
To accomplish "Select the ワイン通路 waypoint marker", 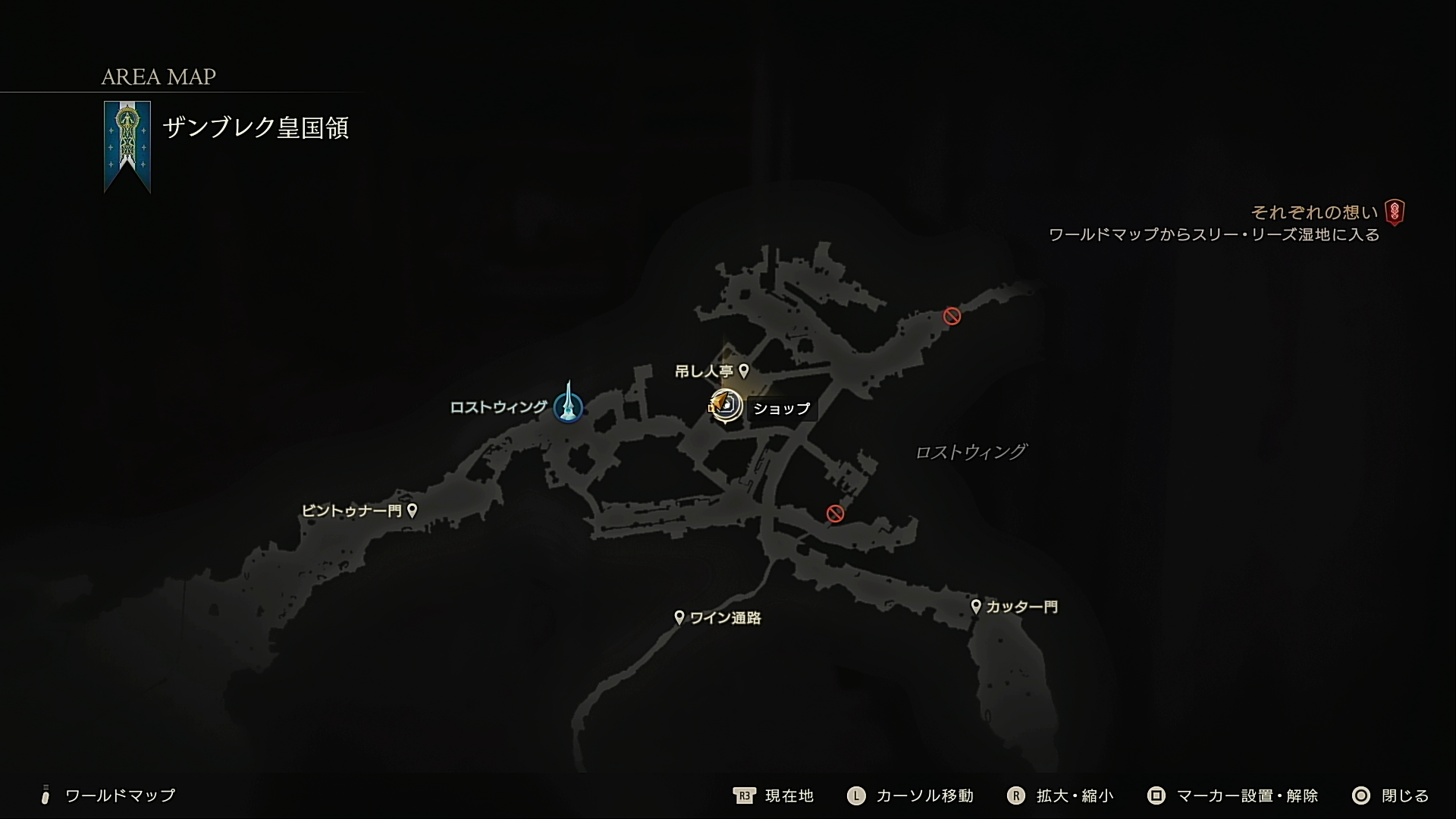I will (679, 617).
